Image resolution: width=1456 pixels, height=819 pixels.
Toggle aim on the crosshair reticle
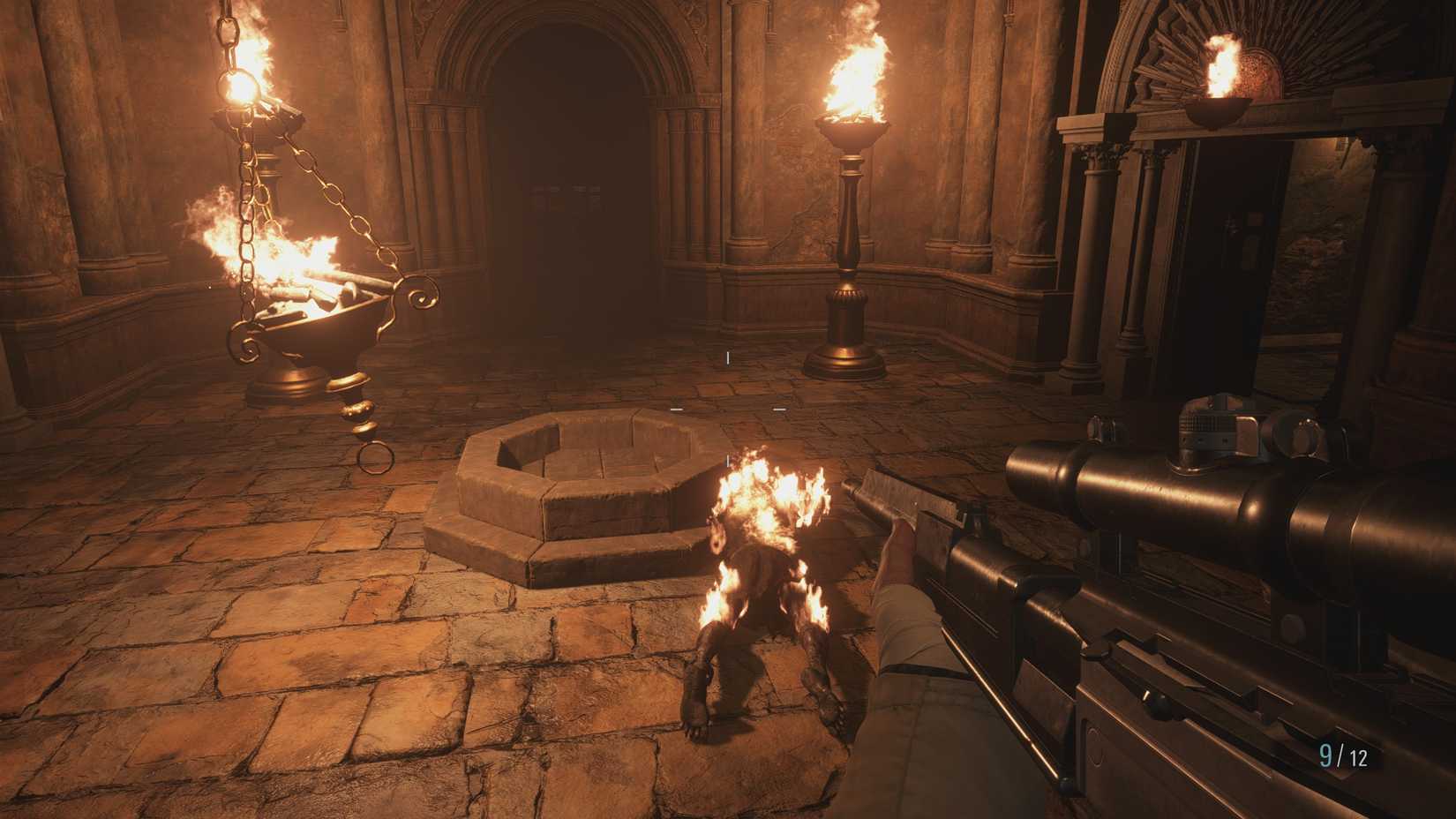730,408
